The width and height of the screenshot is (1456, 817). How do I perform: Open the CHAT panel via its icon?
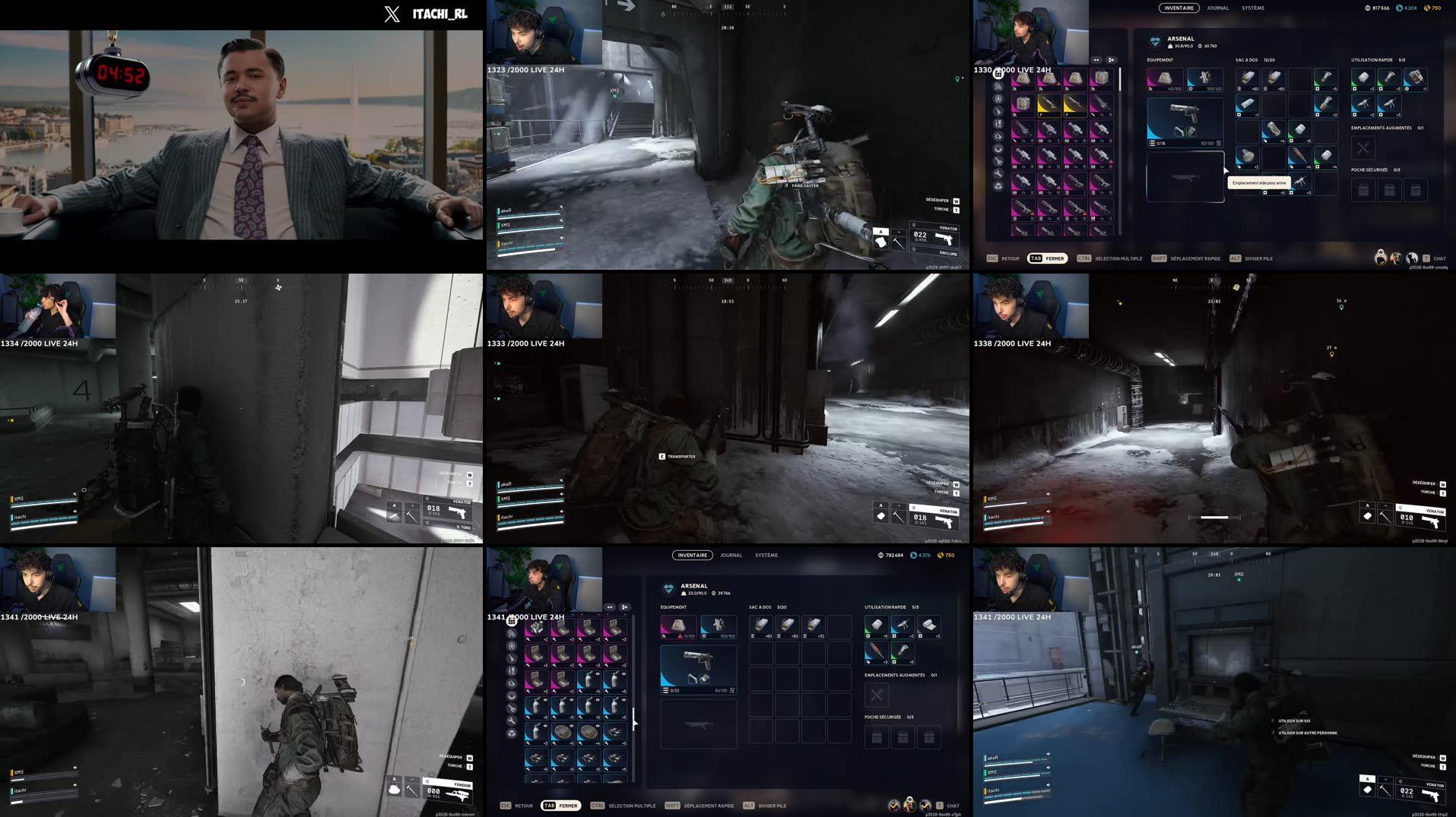(x=1426, y=258)
